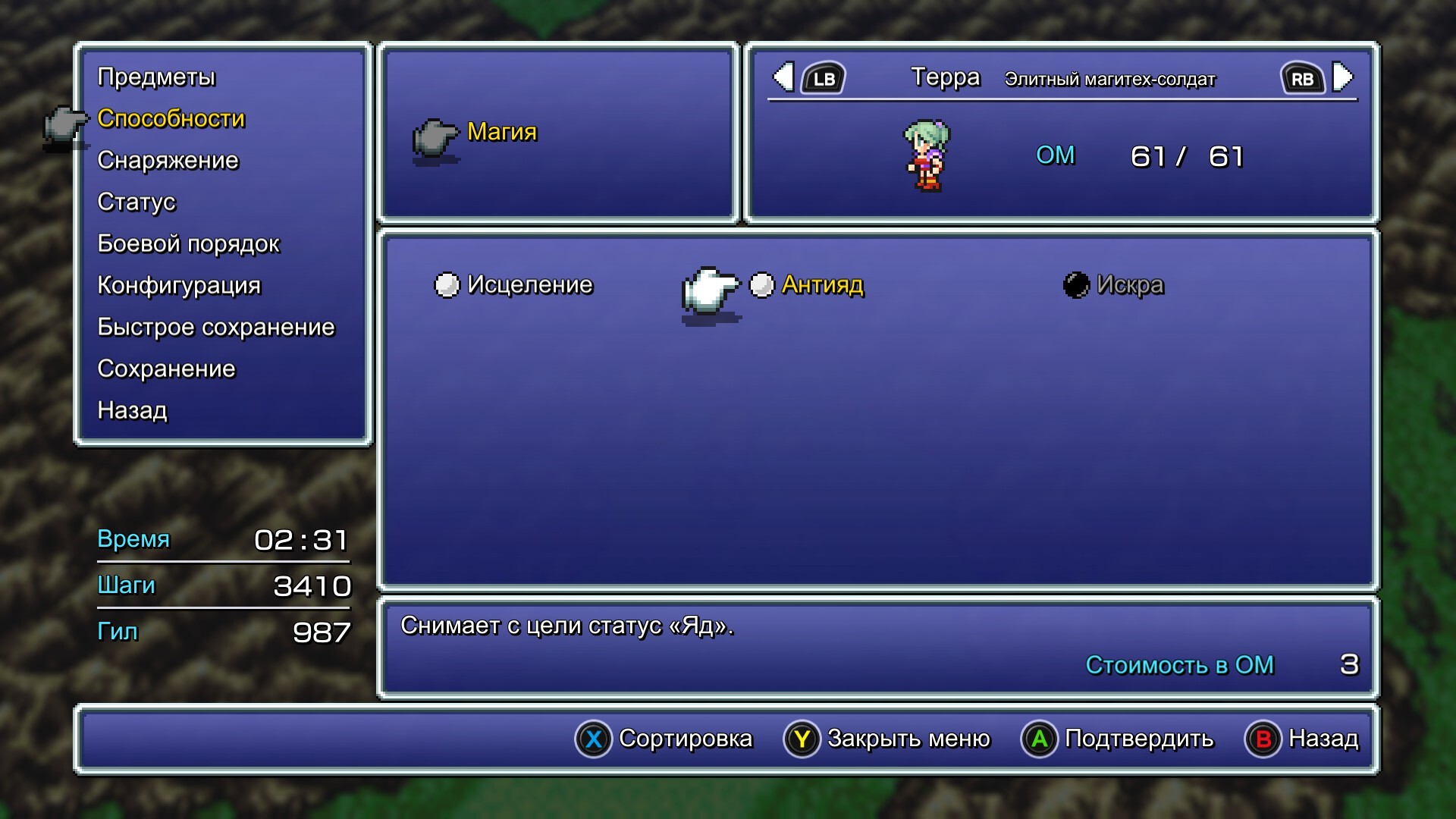Viewport: 1456px width, 819px height.
Task: Click Закрыть меню to close the menu
Action: [887, 739]
